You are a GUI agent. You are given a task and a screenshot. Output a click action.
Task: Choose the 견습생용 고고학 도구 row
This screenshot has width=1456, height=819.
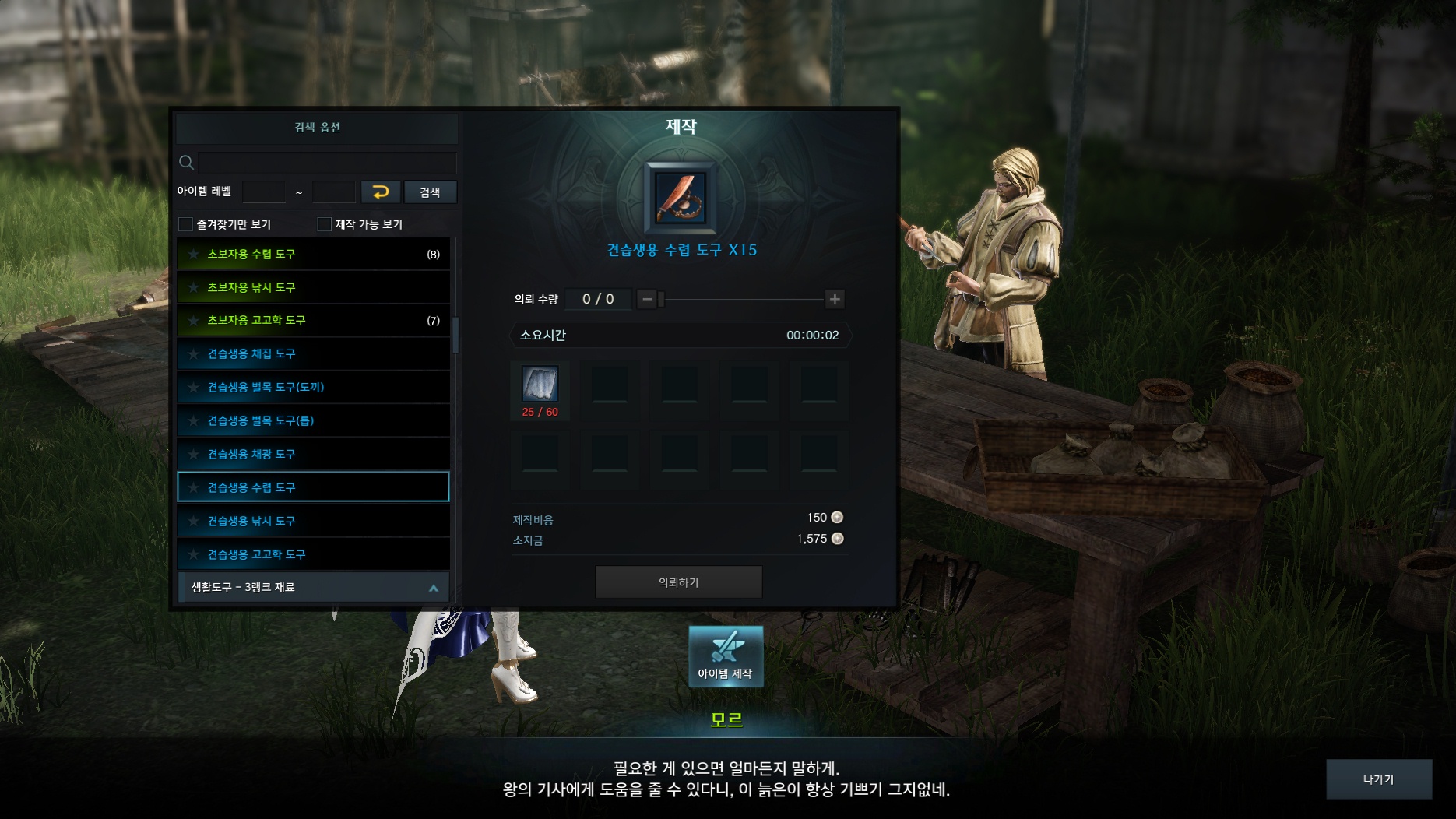313,554
